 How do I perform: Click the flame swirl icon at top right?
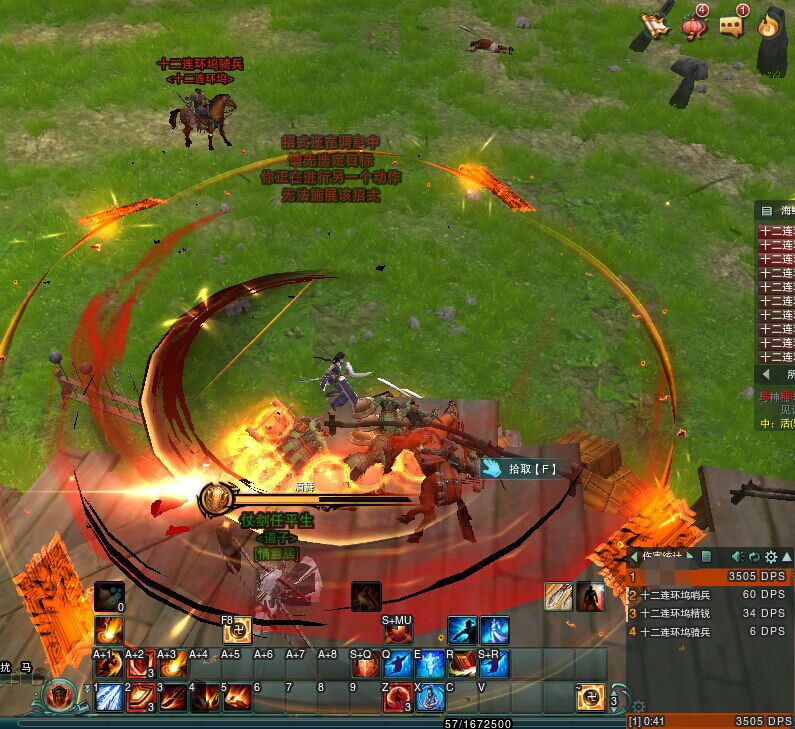click(769, 24)
